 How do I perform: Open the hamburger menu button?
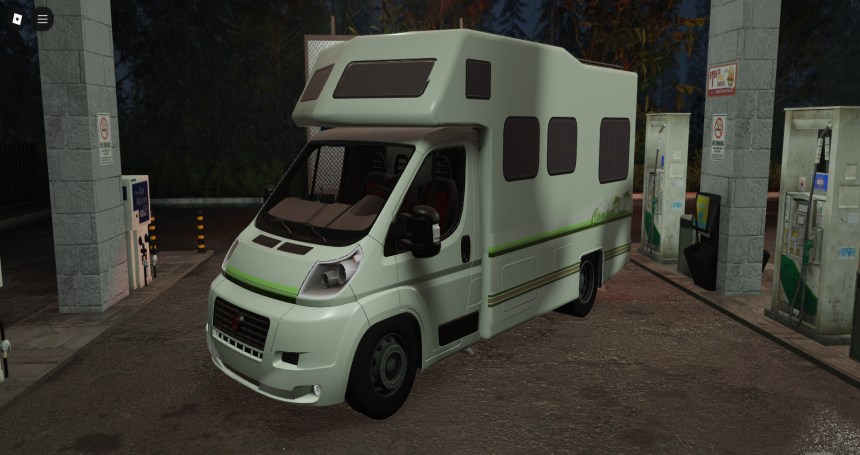pyautogui.click(x=42, y=18)
